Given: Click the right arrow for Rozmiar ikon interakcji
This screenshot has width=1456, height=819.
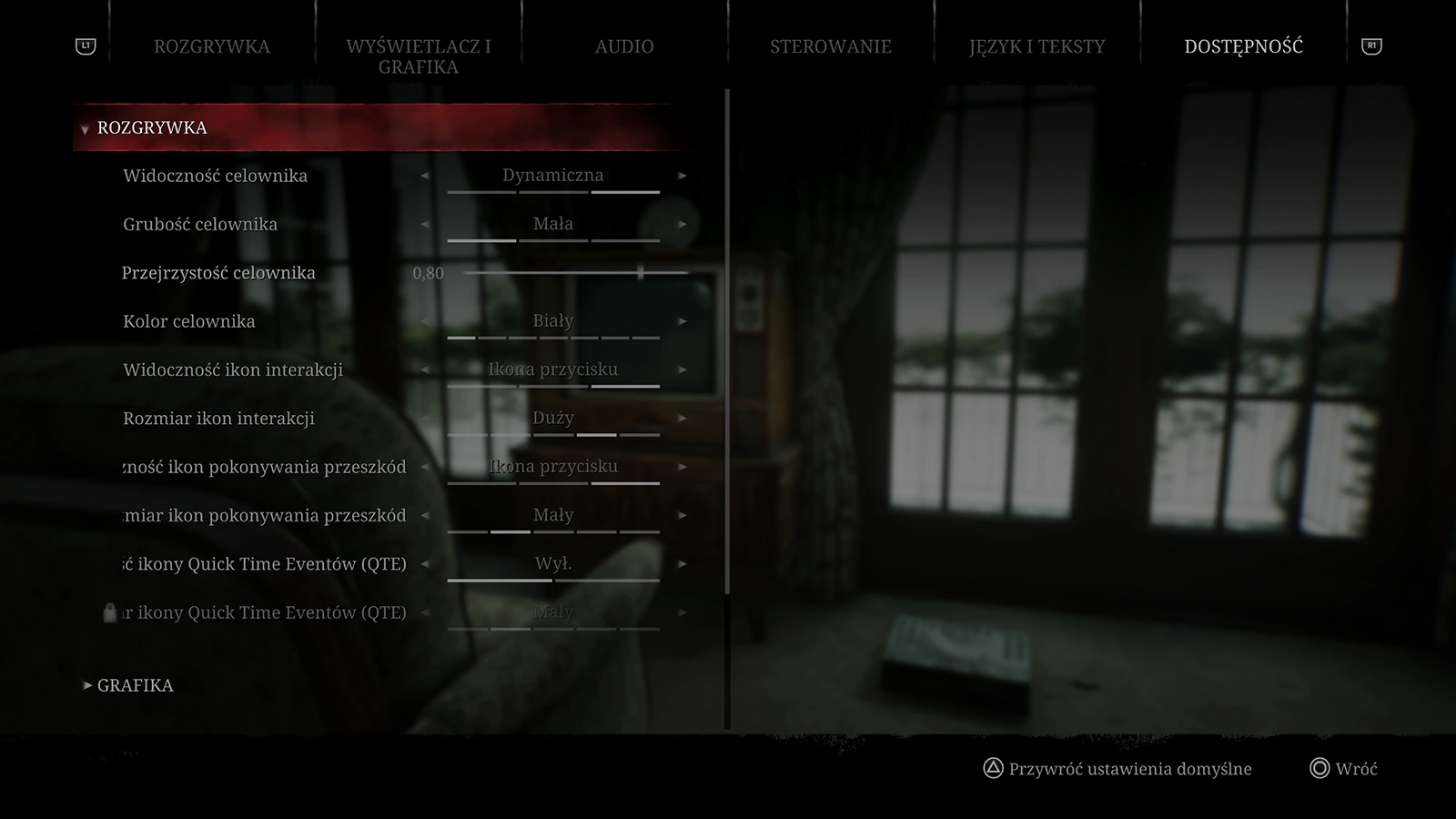Looking at the screenshot, I should [682, 419].
